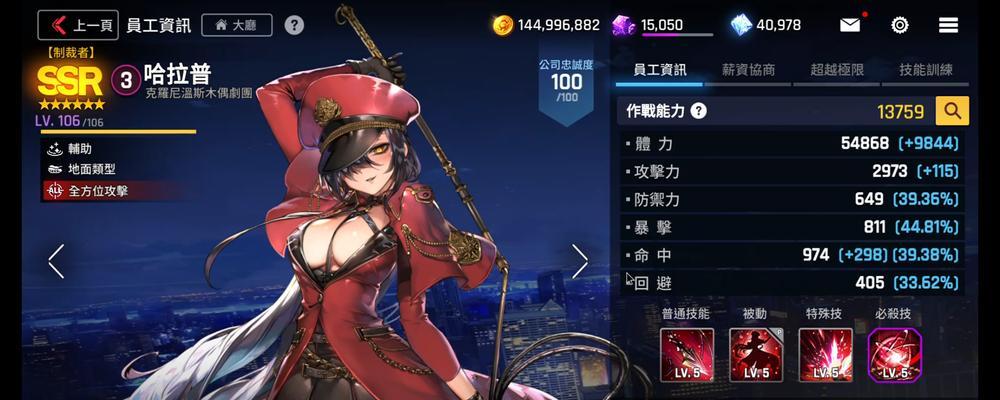Select the 特殊技 skill icon
This screenshot has height=400, width=1000.
click(824, 355)
